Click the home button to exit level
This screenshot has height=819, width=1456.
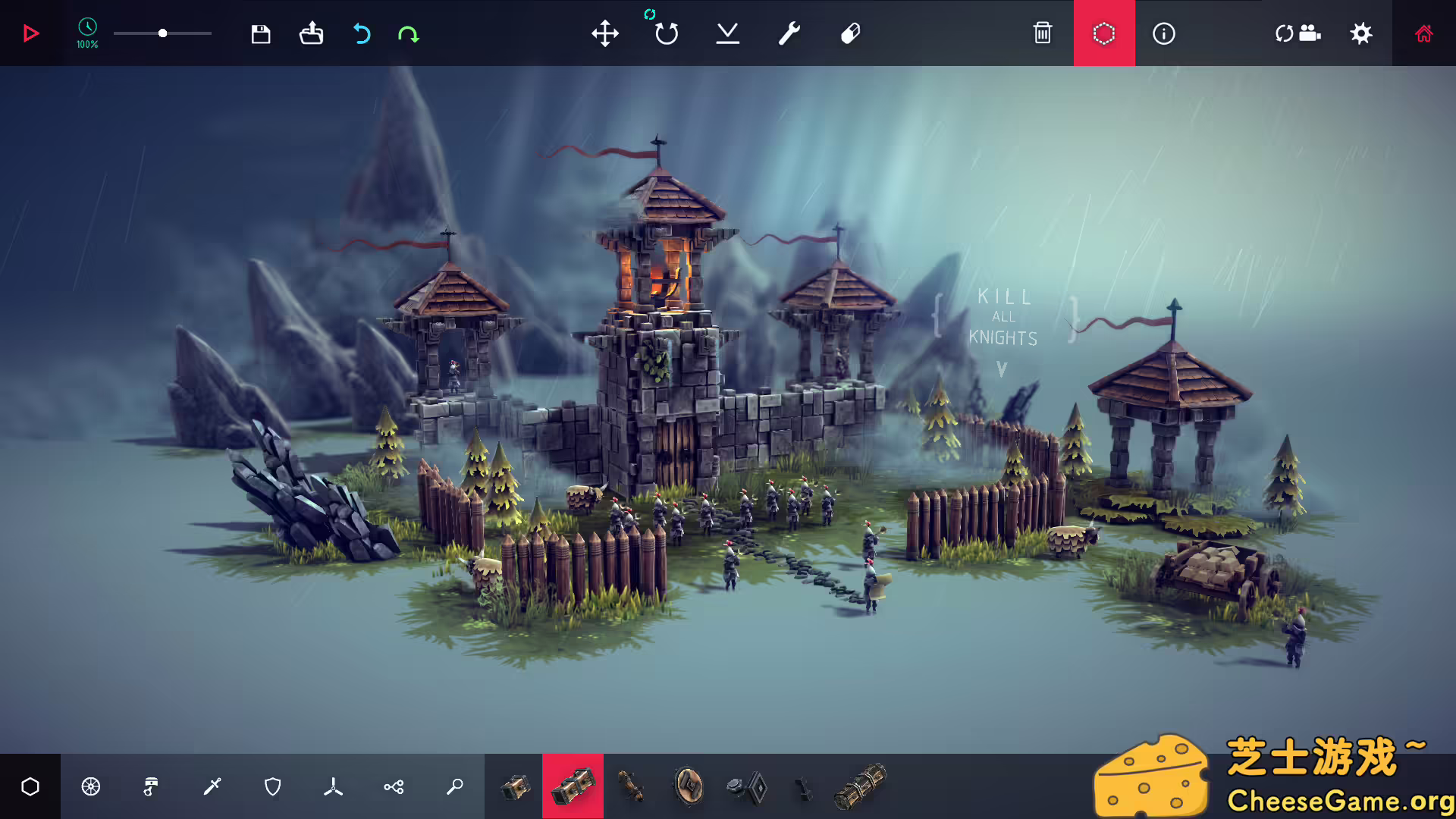pos(1424,33)
